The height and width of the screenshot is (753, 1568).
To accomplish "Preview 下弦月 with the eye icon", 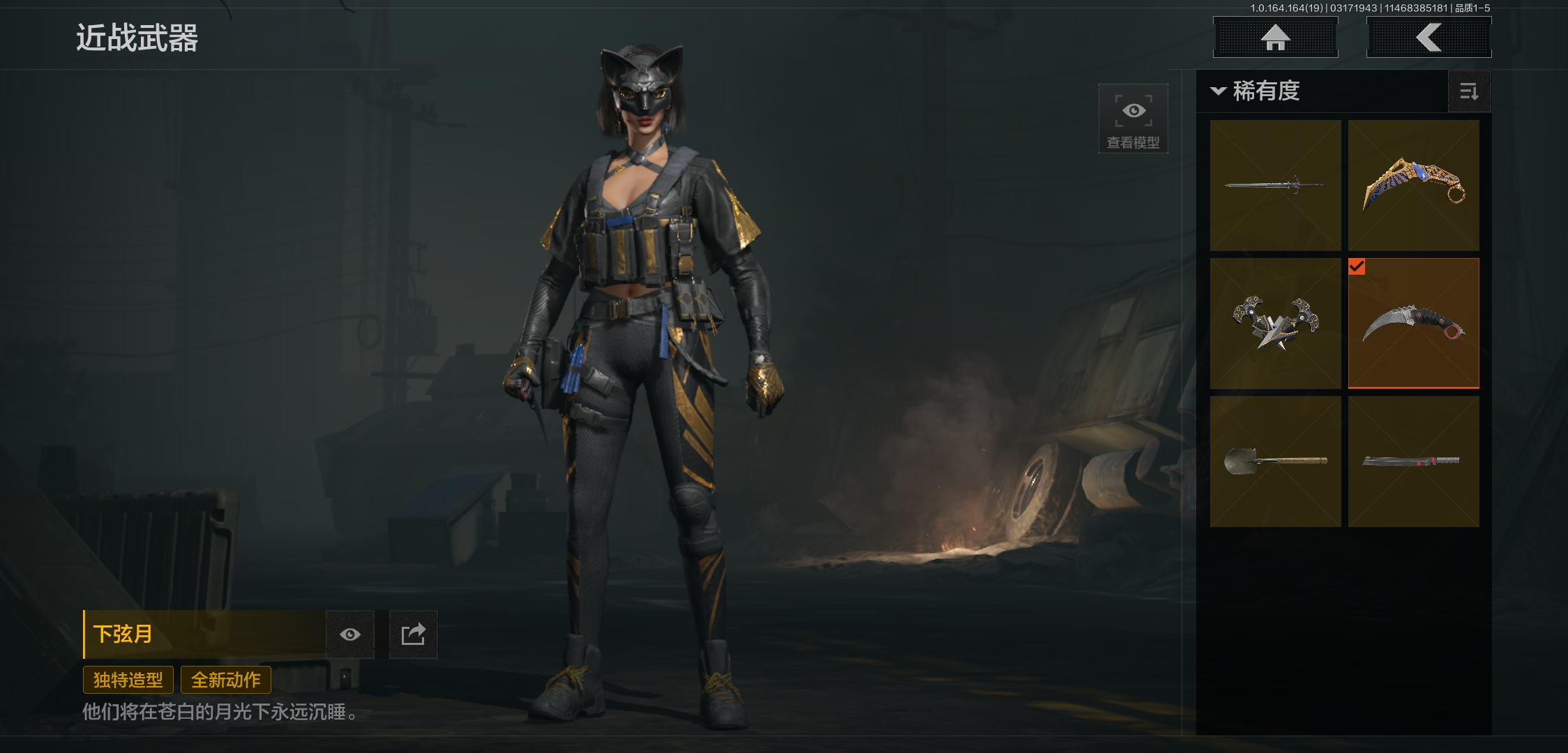I will (x=350, y=634).
